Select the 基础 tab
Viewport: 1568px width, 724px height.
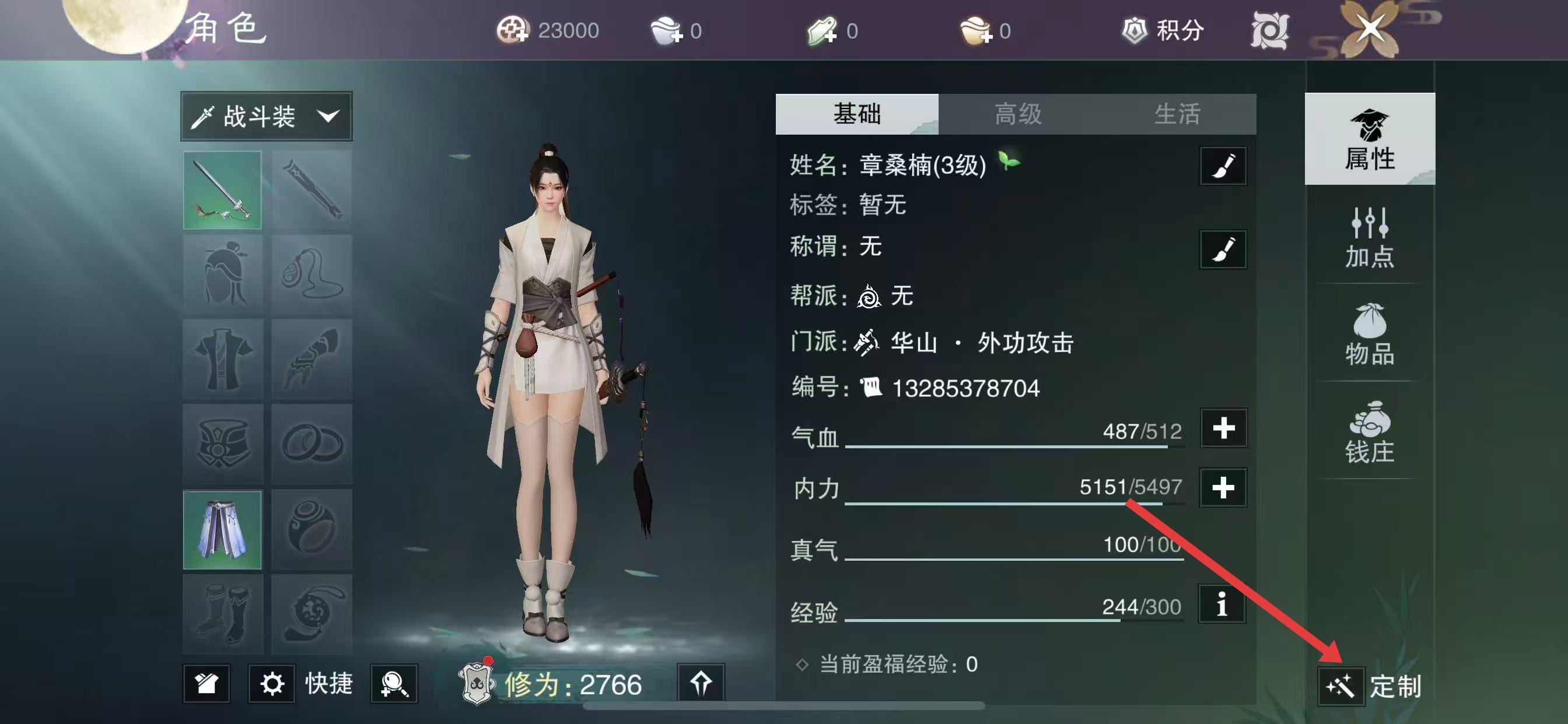coord(856,114)
